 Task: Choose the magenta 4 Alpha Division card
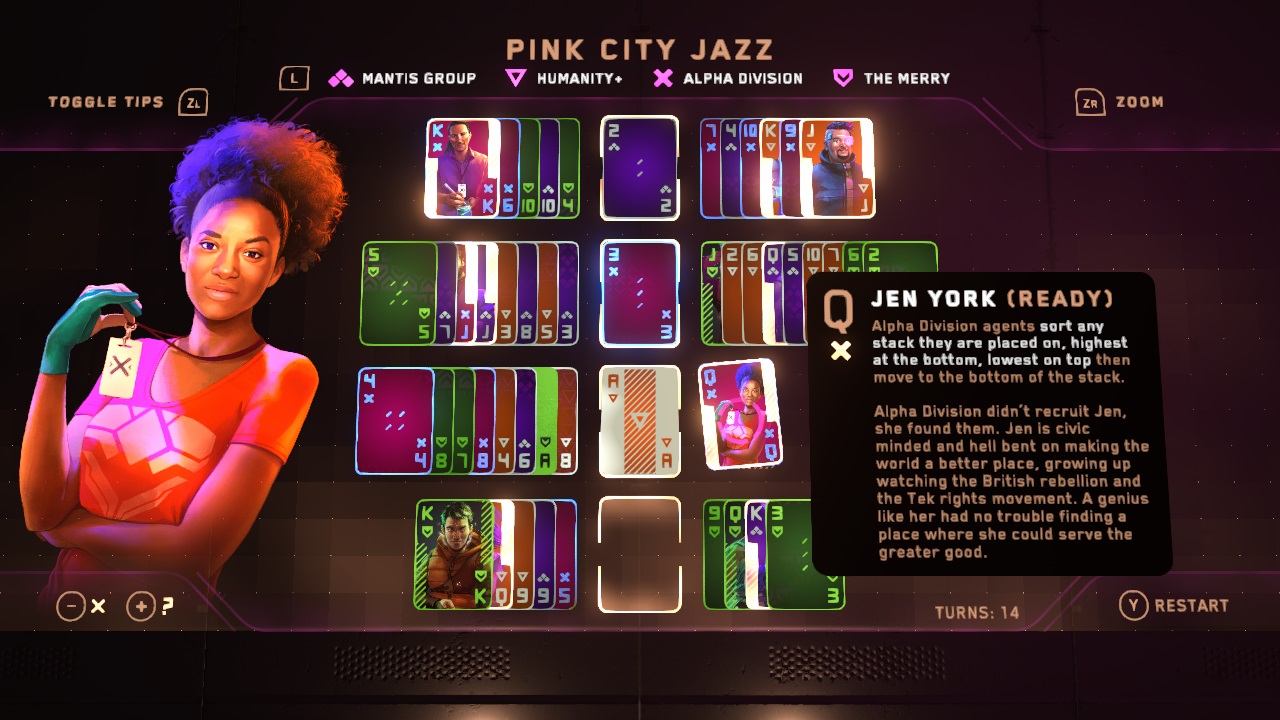click(x=394, y=420)
